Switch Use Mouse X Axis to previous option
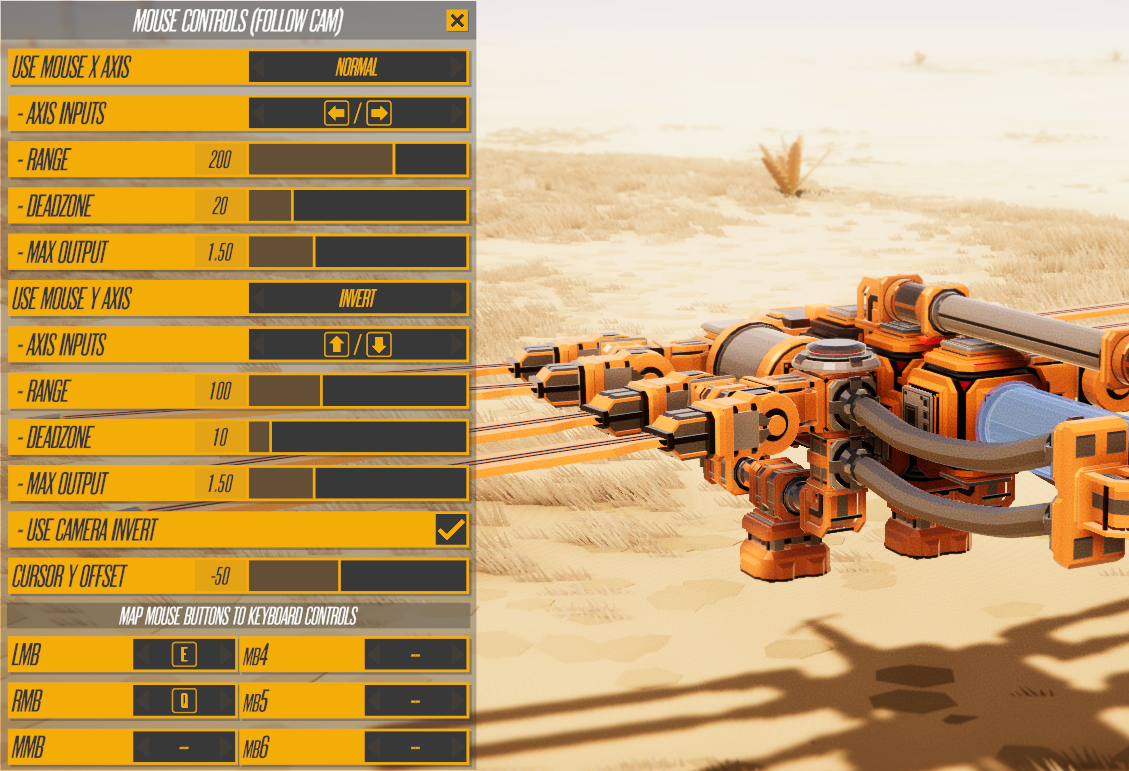The width and height of the screenshot is (1129, 771). pyautogui.click(x=258, y=68)
